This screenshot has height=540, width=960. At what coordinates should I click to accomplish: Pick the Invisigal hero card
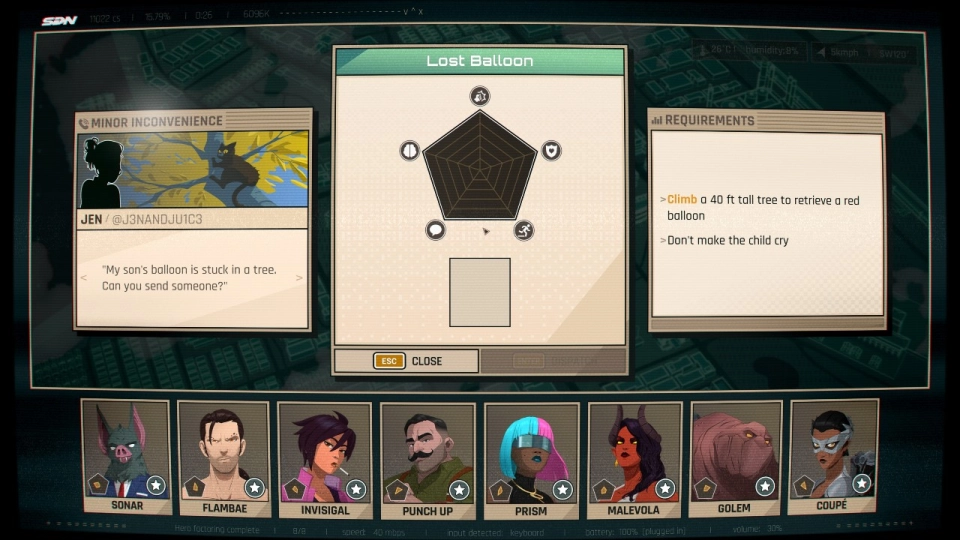(324, 456)
